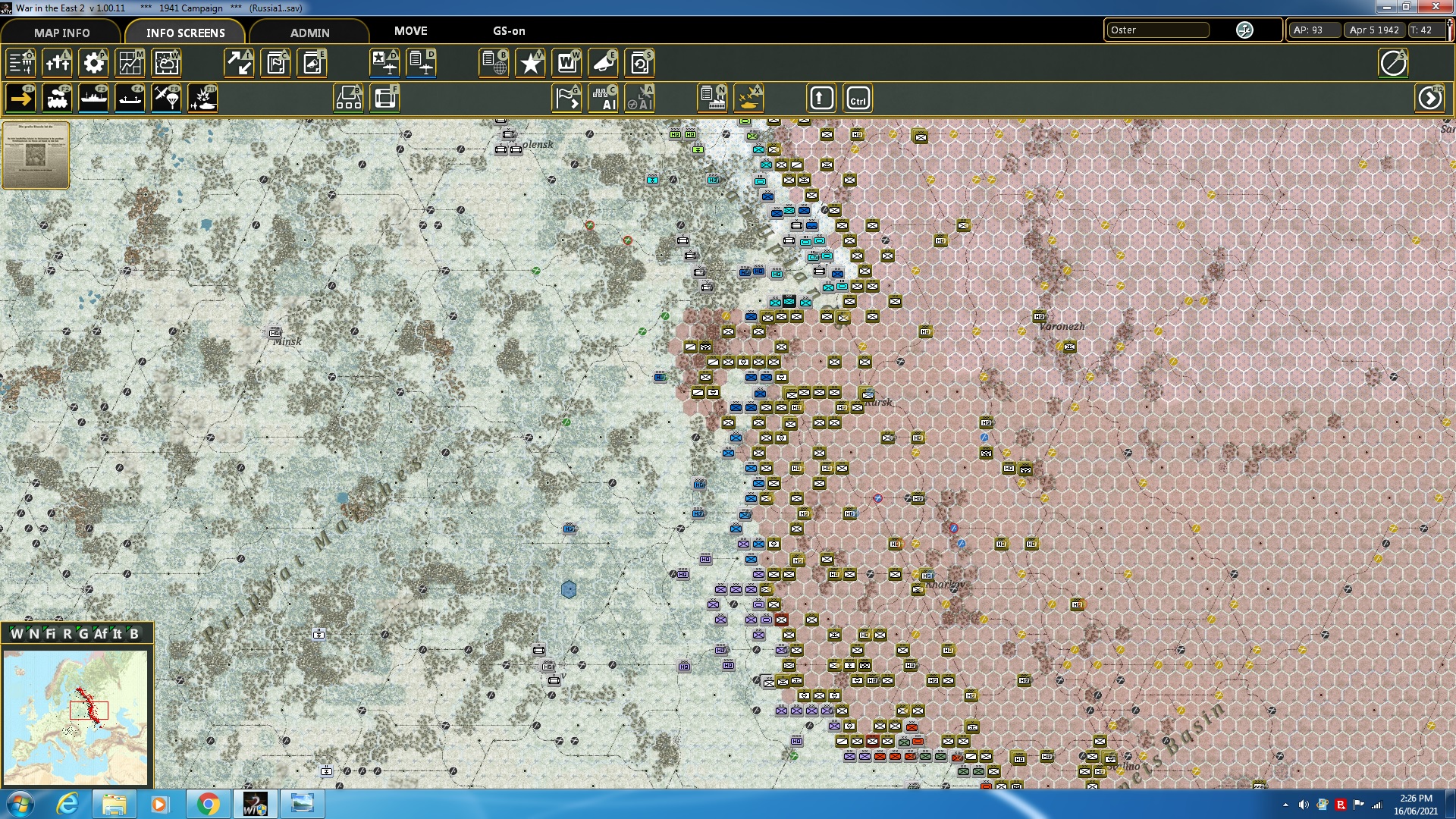The height and width of the screenshot is (819, 1456).
Task: Show the Victory points star screen
Action: tap(530, 63)
